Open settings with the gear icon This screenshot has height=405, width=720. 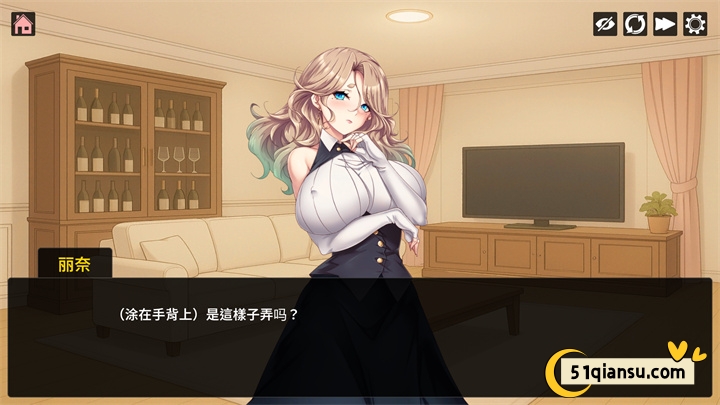[x=695, y=24]
